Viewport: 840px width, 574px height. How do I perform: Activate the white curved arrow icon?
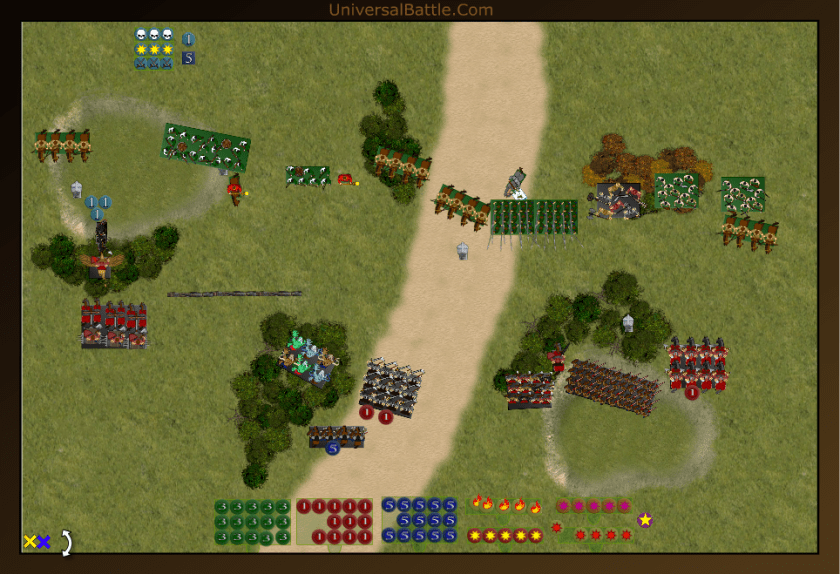point(66,543)
